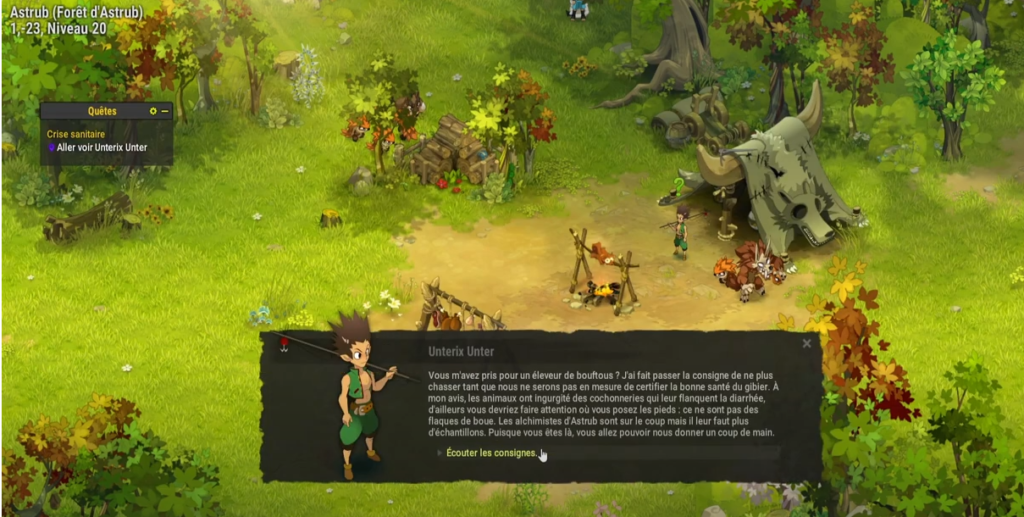This screenshot has width=1024, height=517.
Task: Close the Unterix Unter dialogue box
Action: (807, 344)
